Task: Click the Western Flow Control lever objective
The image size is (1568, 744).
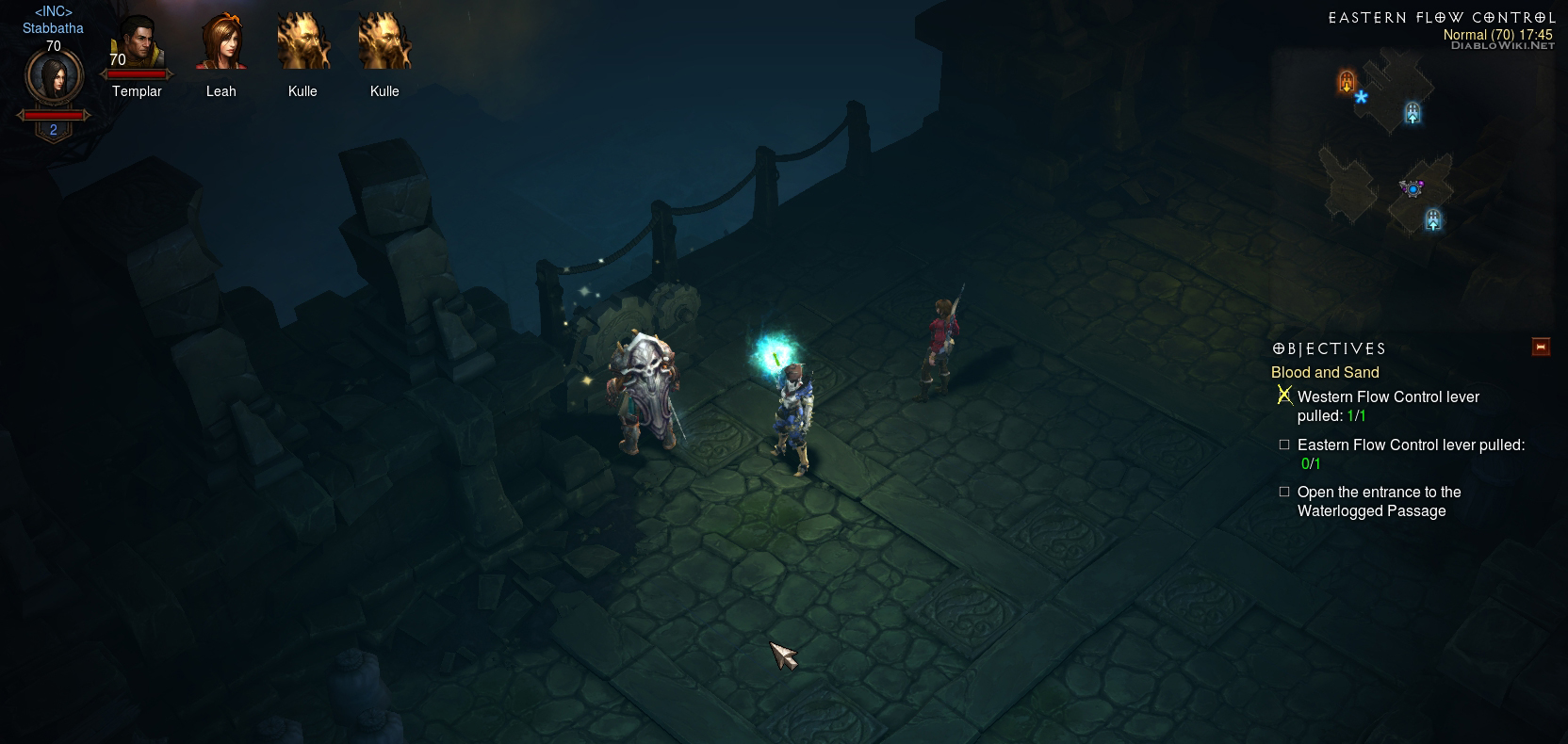Action: [x=1387, y=406]
